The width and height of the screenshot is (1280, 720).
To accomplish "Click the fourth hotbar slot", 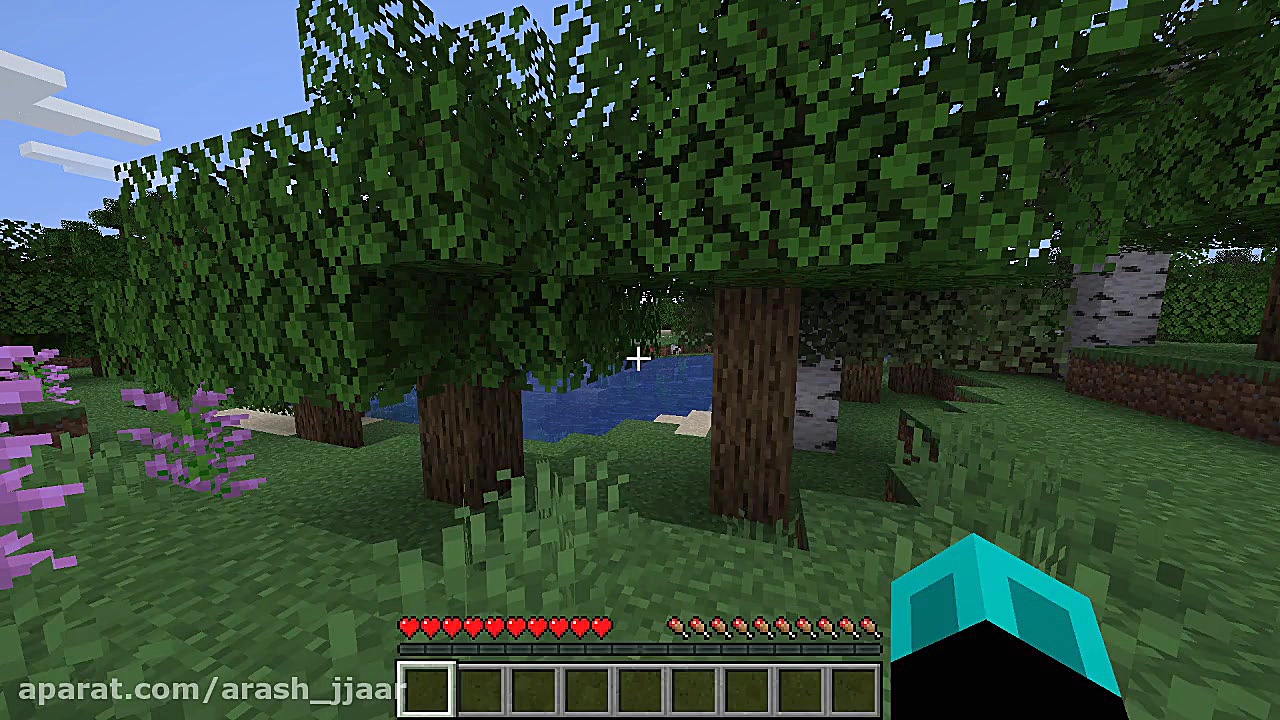I will pos(587,687).
